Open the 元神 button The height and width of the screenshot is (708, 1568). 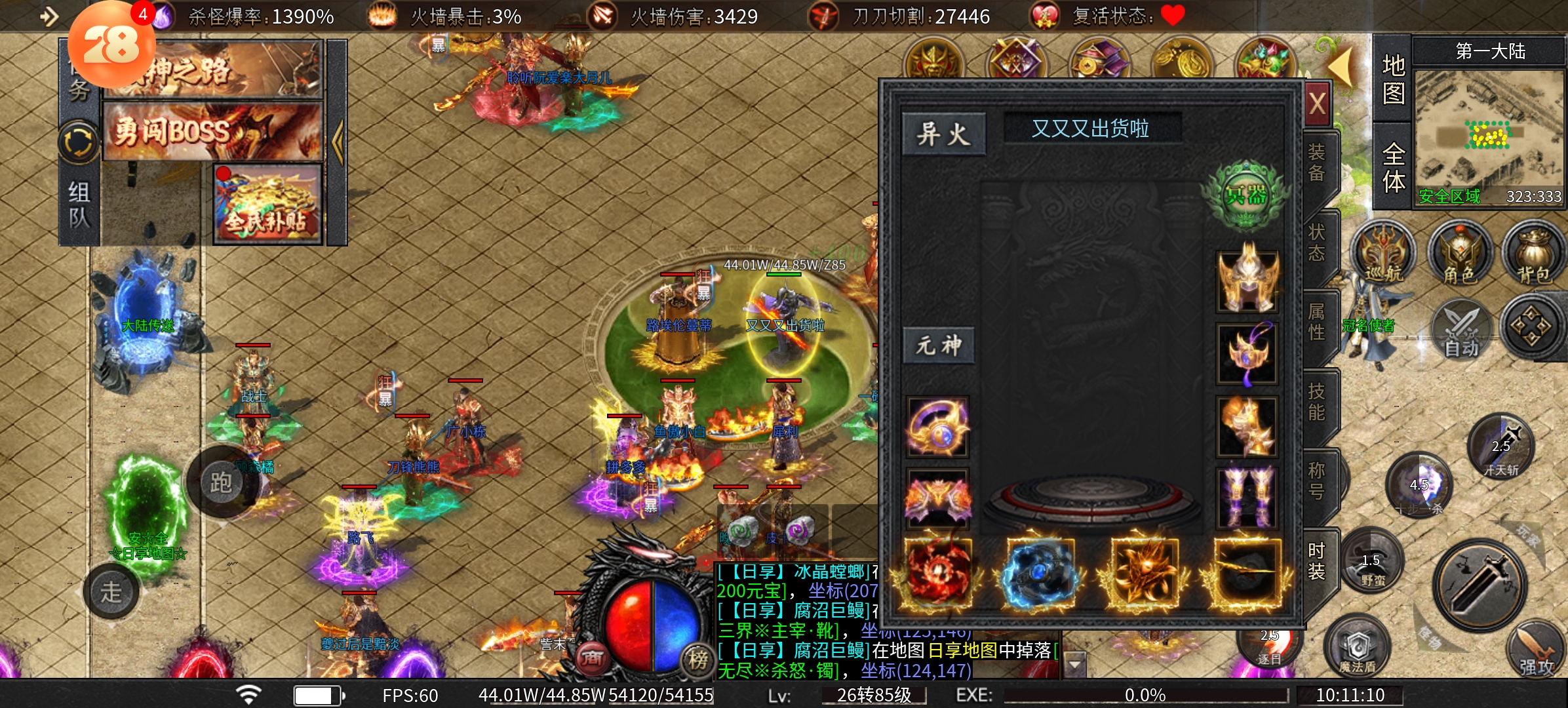point(939,345)
